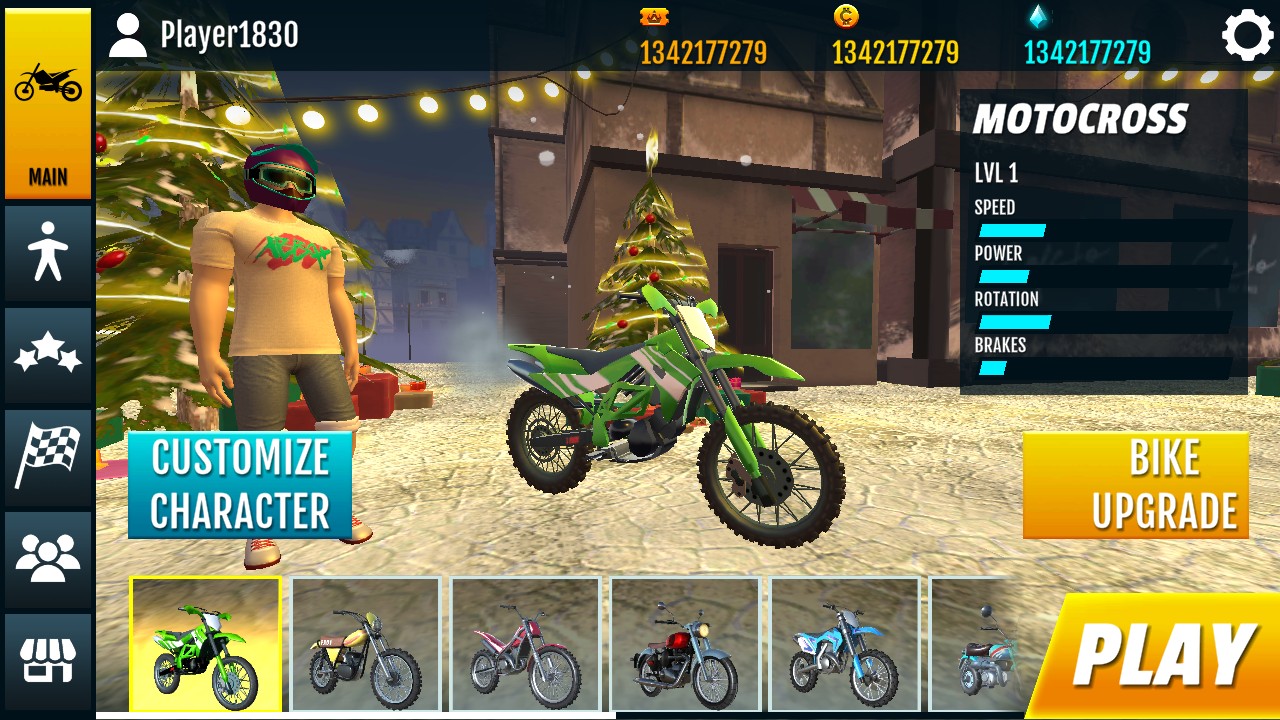Click the Customize Character button
Viewport: 1280px width, 720px height.
240,485
